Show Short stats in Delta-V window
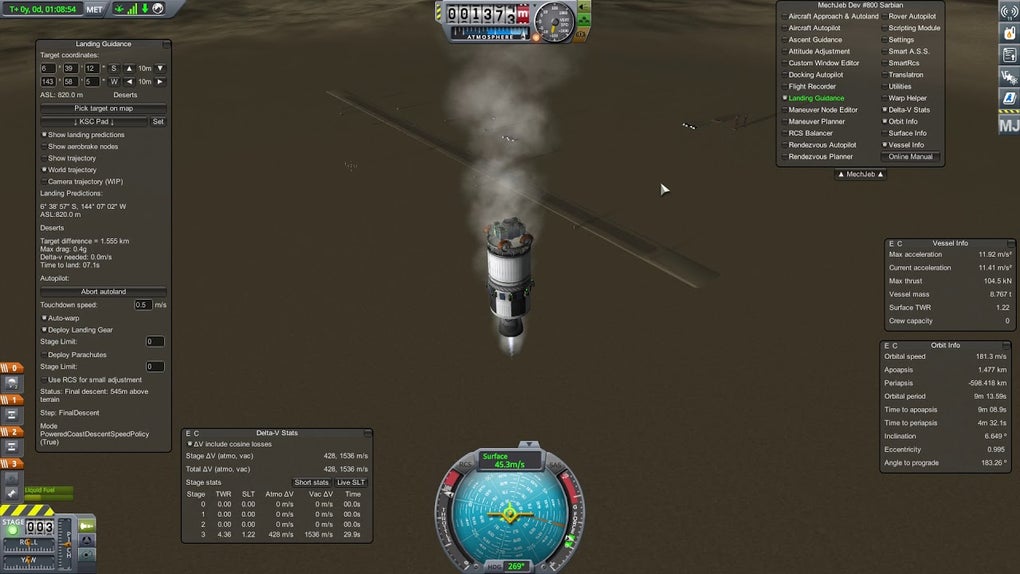Image resolution: width=1020 pixels, height=574 pixels. click(x=311, y=483)
